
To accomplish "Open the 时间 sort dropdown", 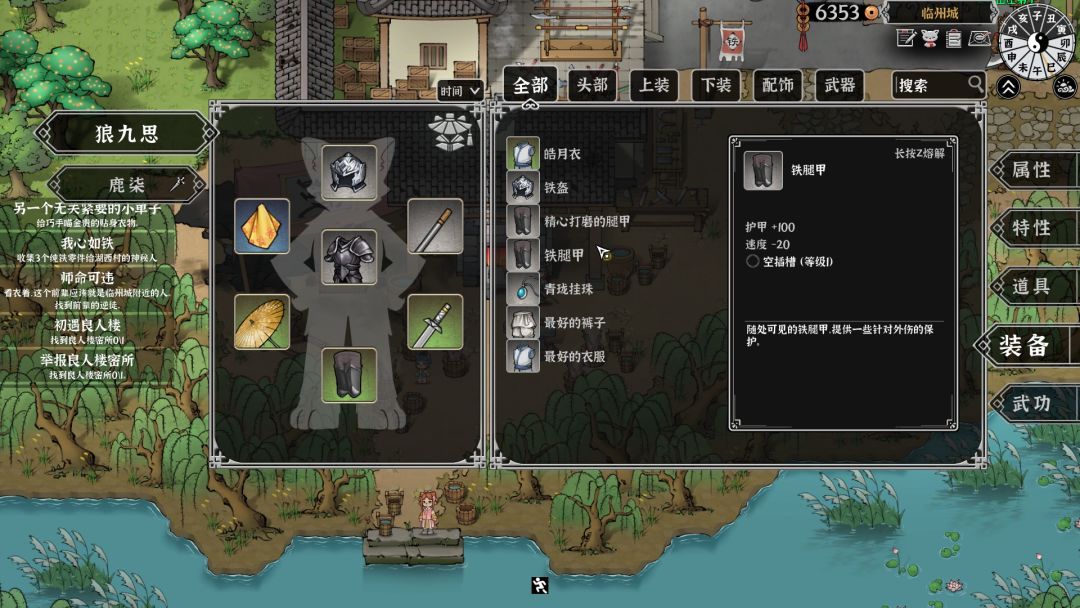I will coord(460,91).
